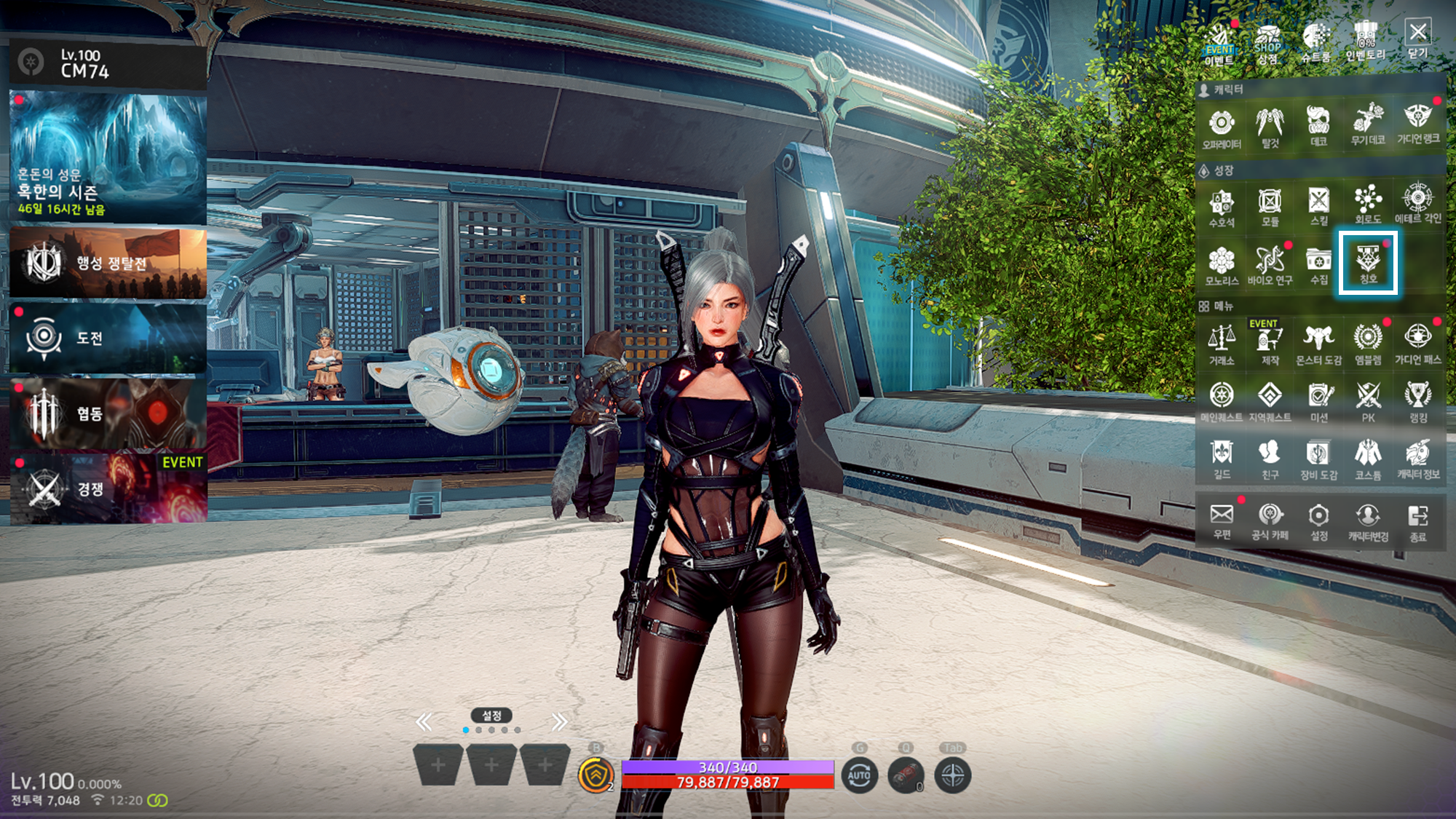This screenshot has height=819, width=1456.
Task: Open the EVENT 이벤트 page
Action: 1219,45
